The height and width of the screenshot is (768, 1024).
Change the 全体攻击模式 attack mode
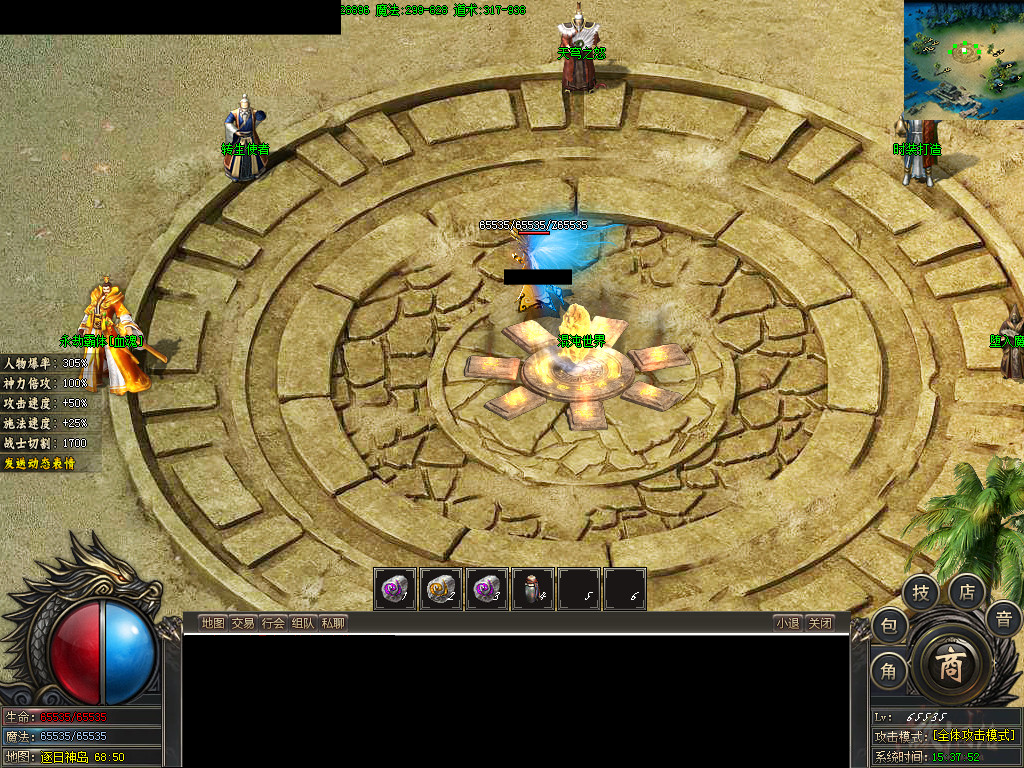coord(973,736)
